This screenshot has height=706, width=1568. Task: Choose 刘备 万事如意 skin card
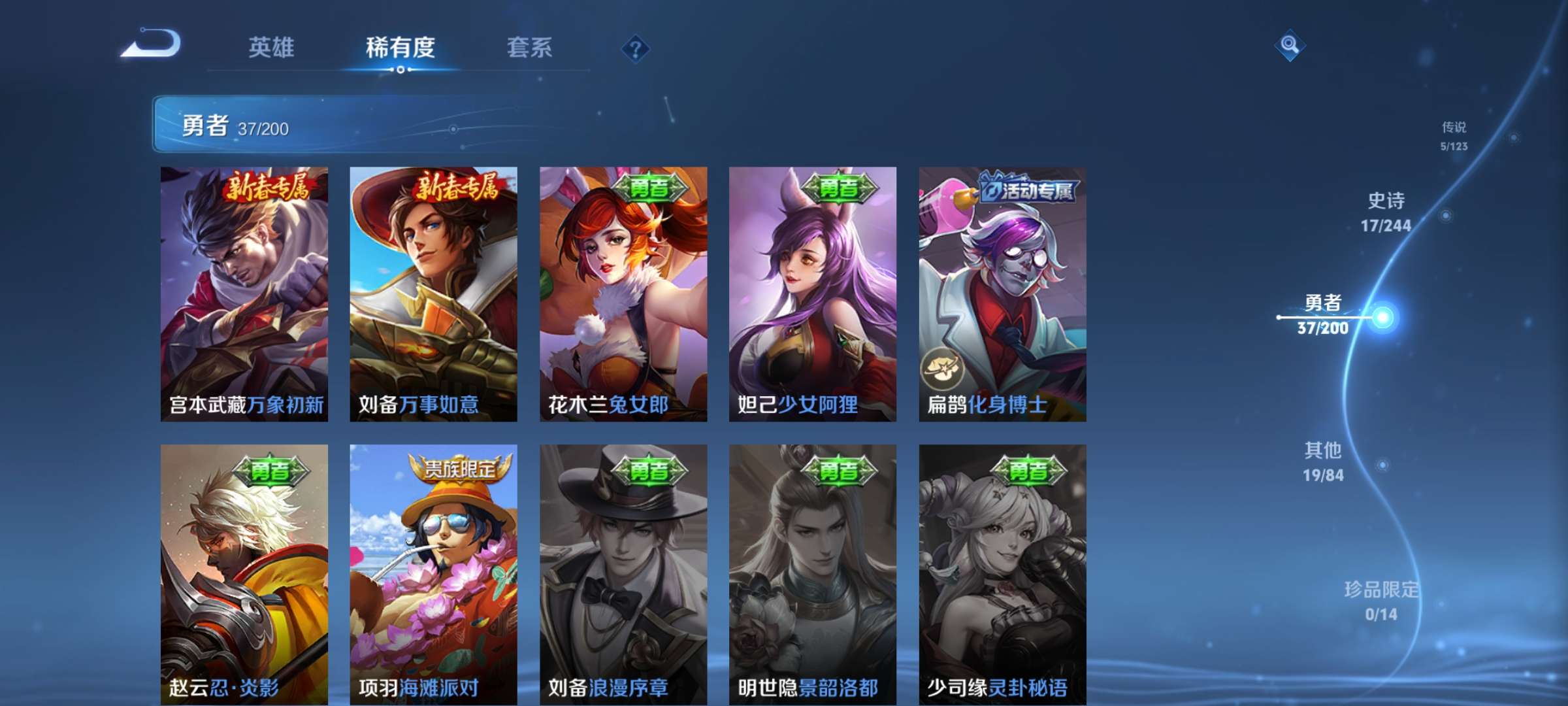(x=433, y=294)
